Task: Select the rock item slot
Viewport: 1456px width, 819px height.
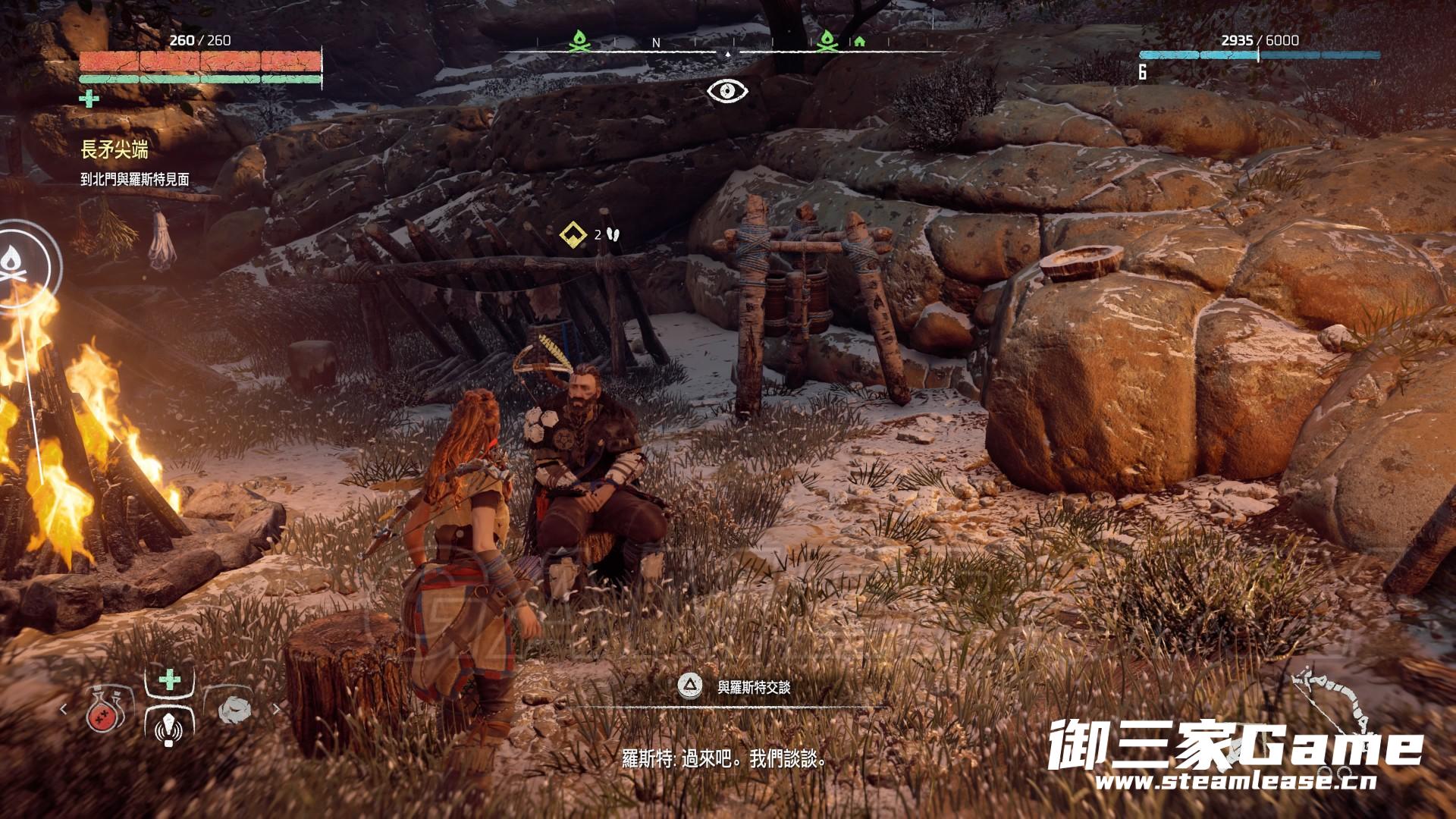Action: point(234,710)
